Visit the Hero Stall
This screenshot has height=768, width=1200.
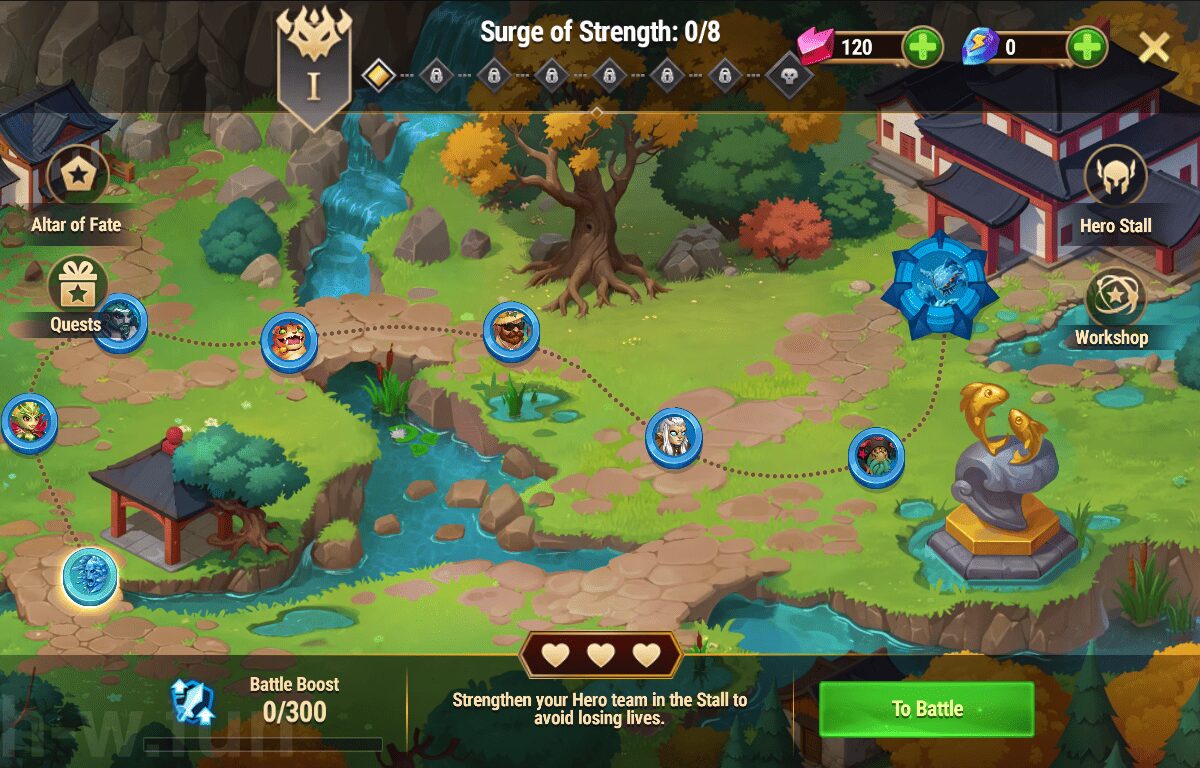pos(1115,177)
